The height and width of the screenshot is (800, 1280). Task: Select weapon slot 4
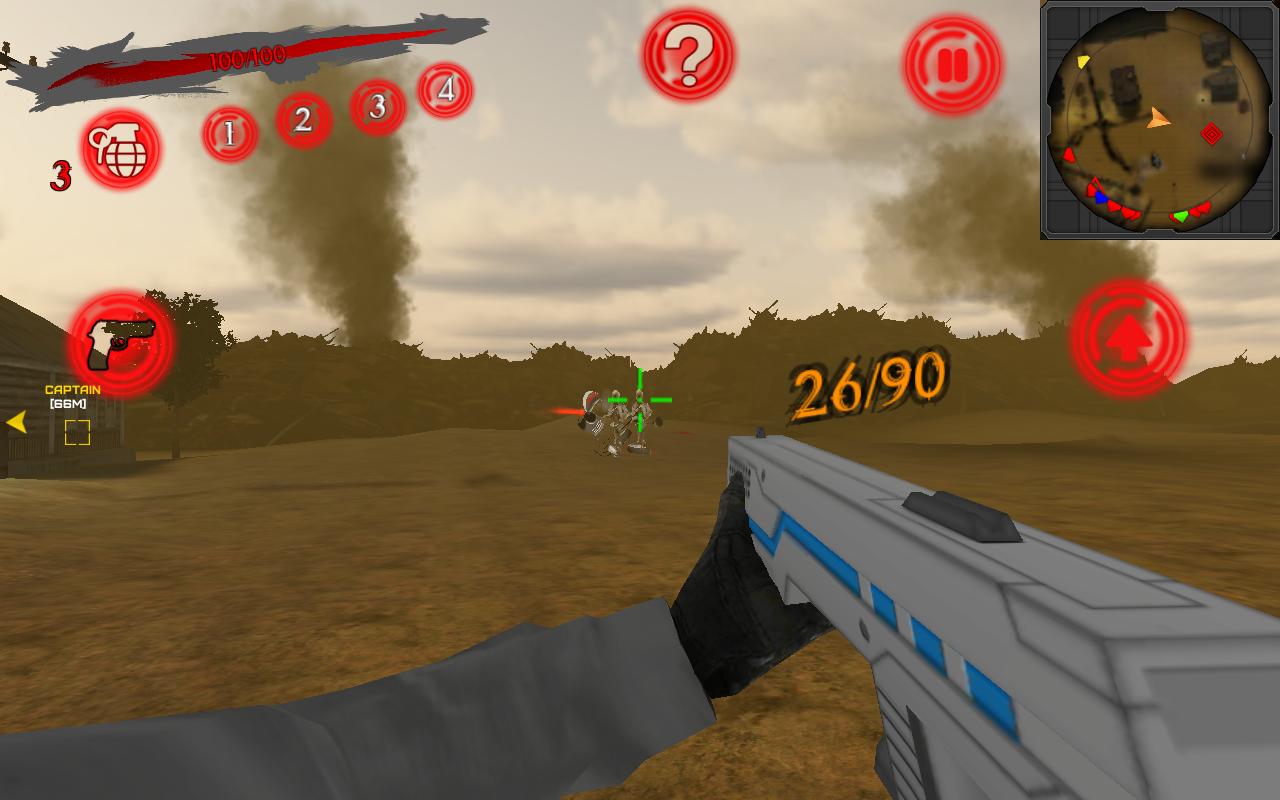pos(443,90)
